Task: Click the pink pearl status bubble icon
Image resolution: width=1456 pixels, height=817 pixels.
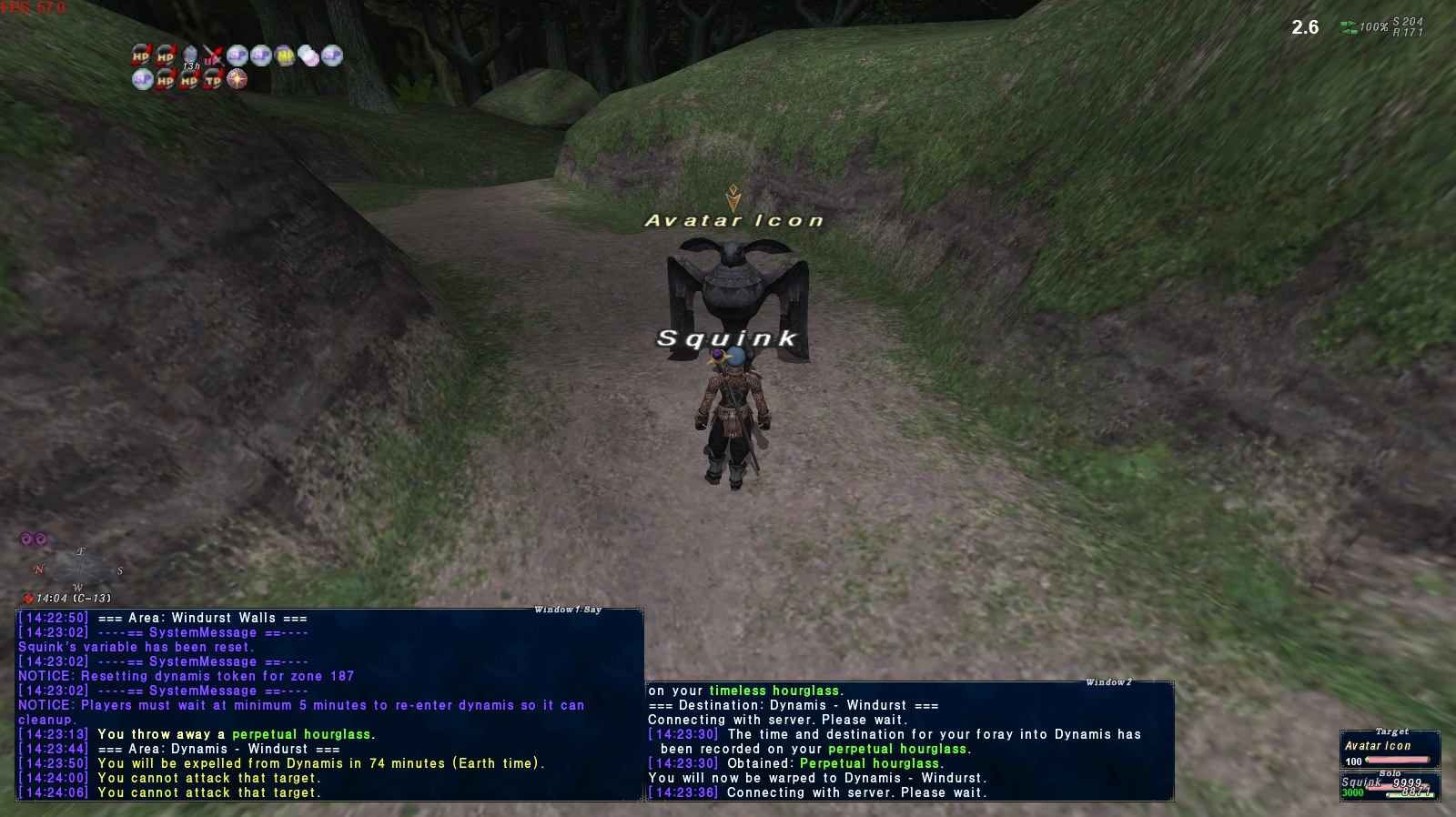Action: 309,56
